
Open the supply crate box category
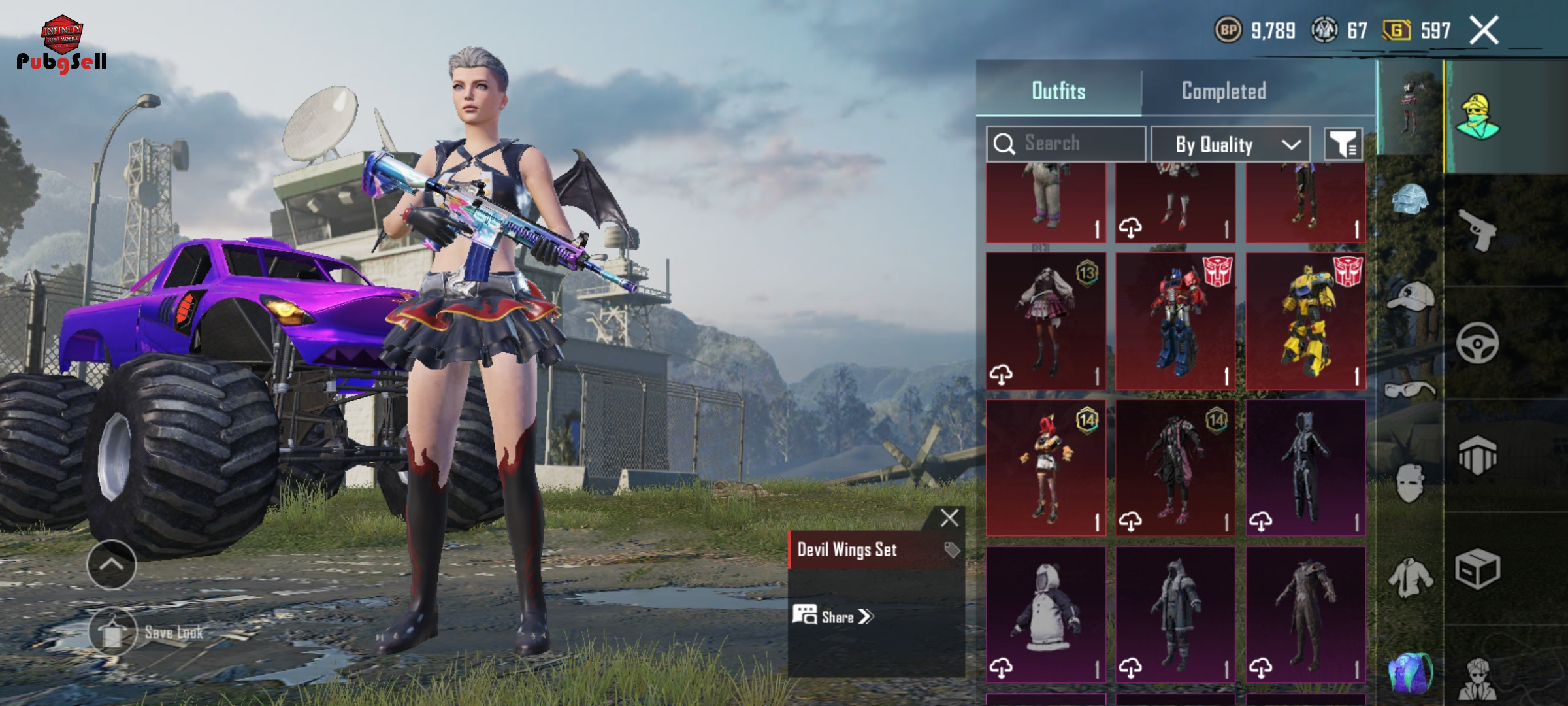(x=1477, y=569)
